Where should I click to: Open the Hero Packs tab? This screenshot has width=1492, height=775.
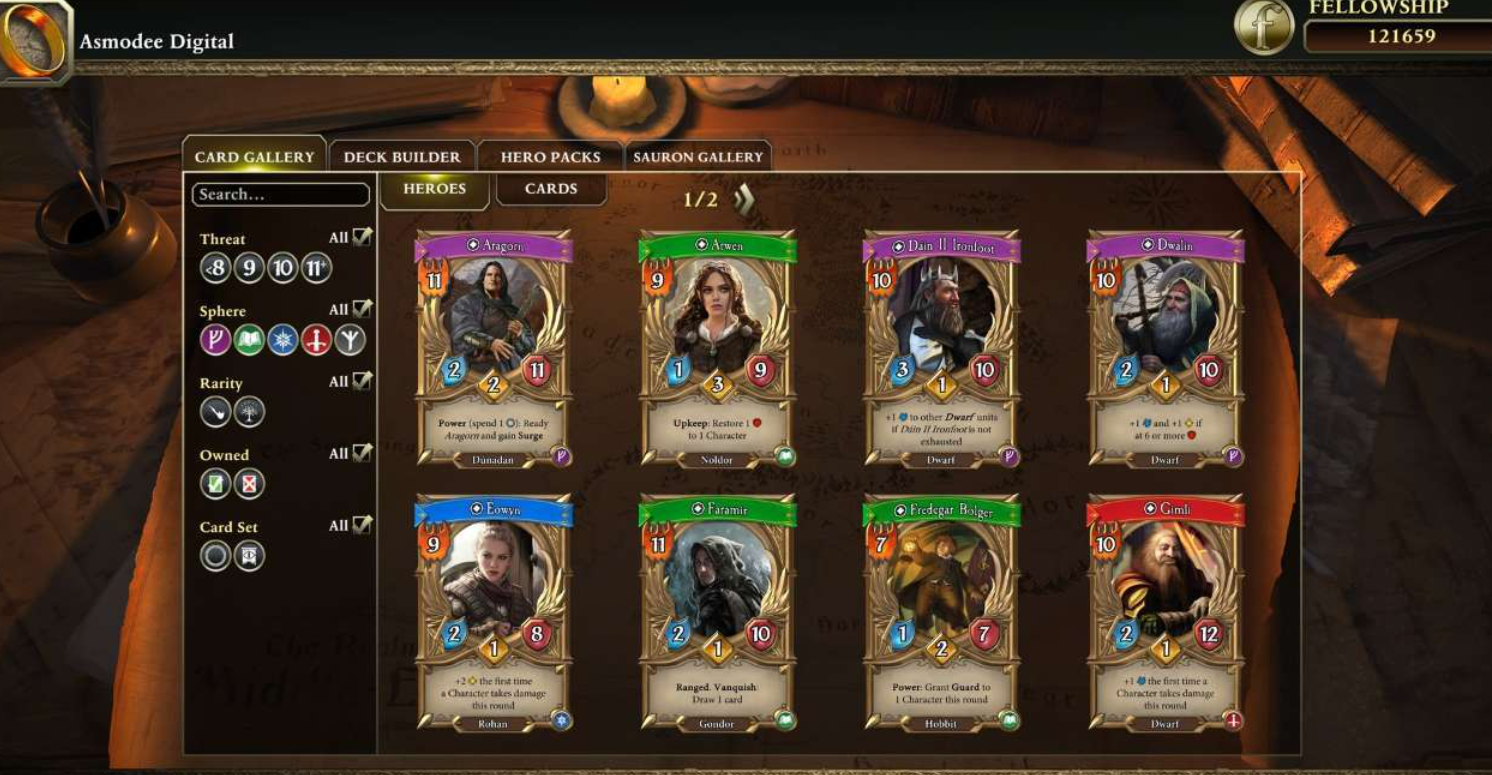click(550, 157)
